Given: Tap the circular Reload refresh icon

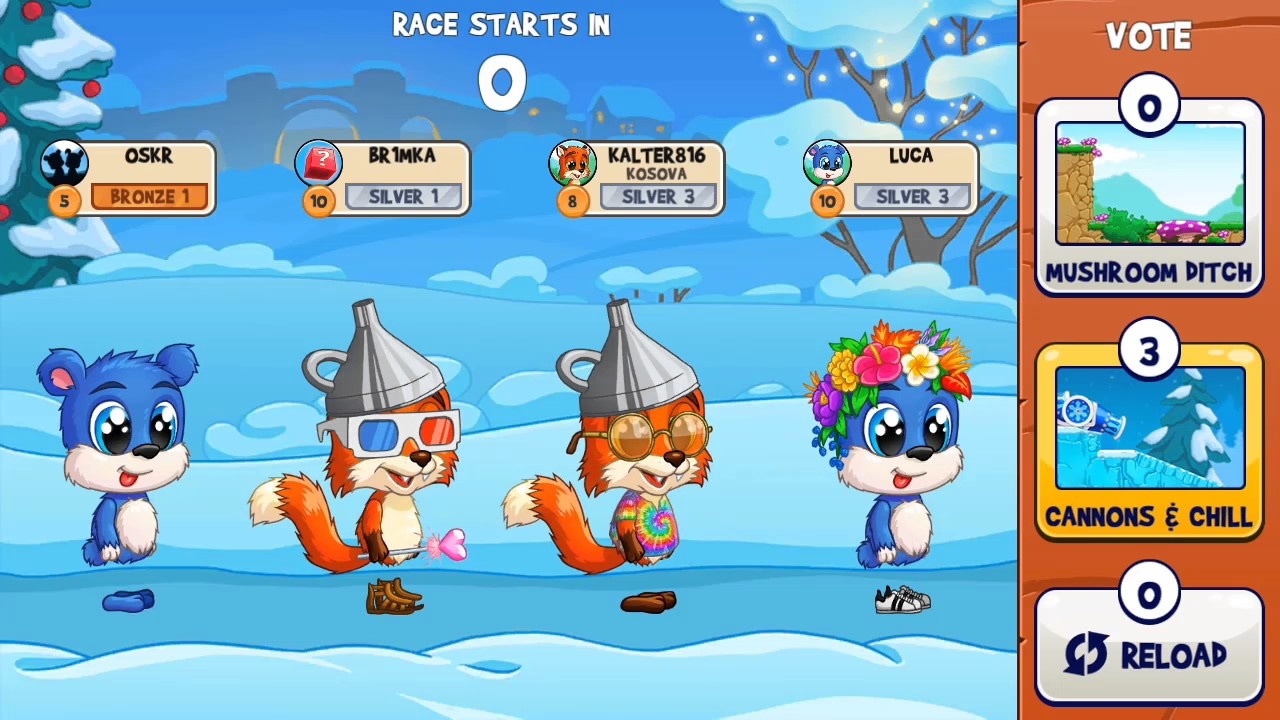Looking at the screenshot, I should pos(1089,655).
